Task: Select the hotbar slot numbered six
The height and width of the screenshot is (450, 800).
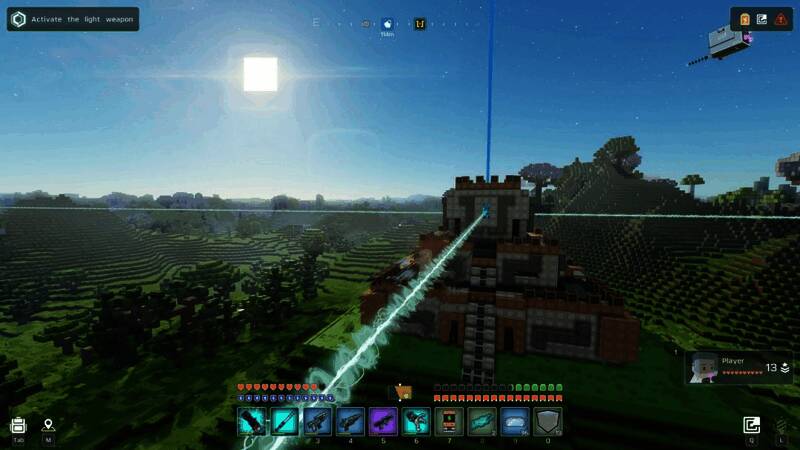Action: (416, 421)
